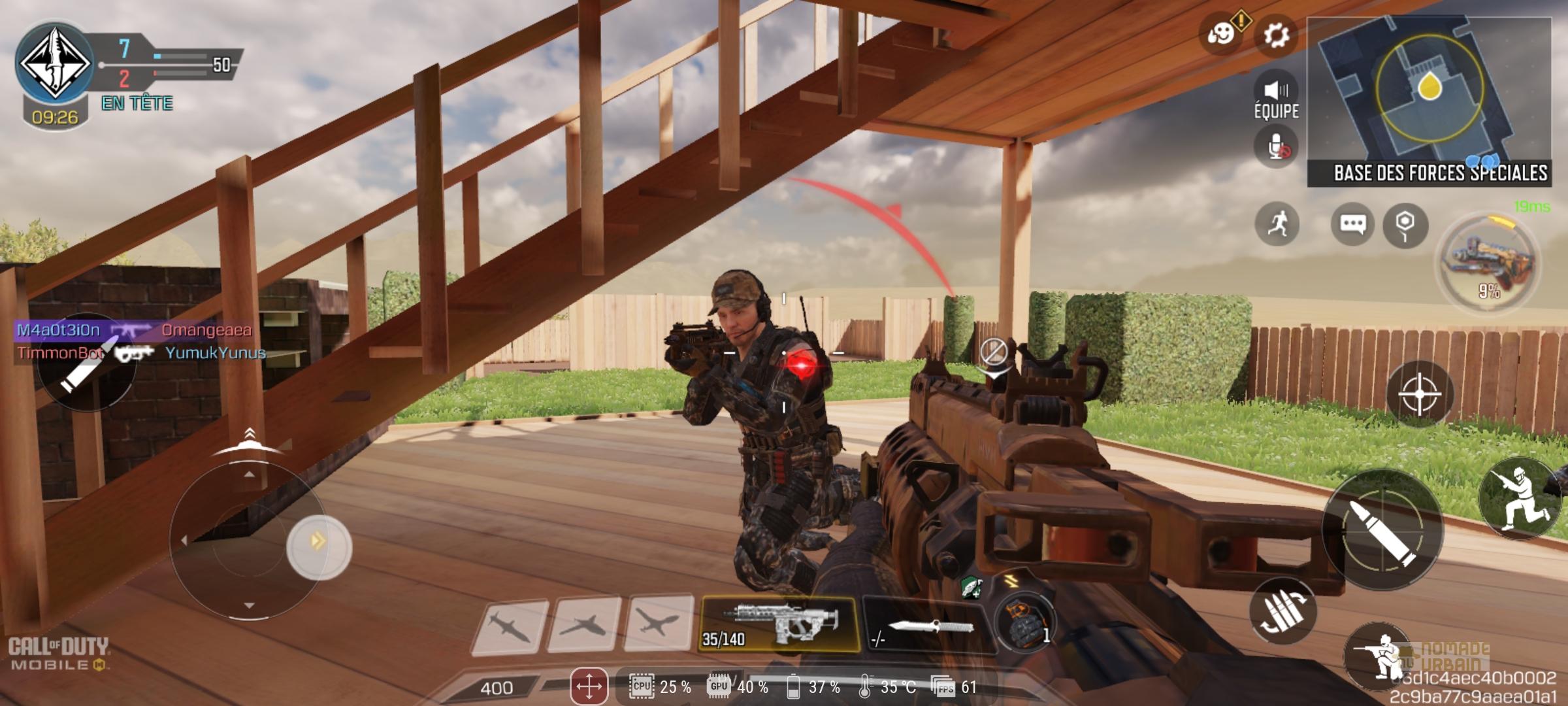This screenshot has height=706, width=1568.
Task: Activate the operator skill weapon at 9%
Action: click(1490, 263)
